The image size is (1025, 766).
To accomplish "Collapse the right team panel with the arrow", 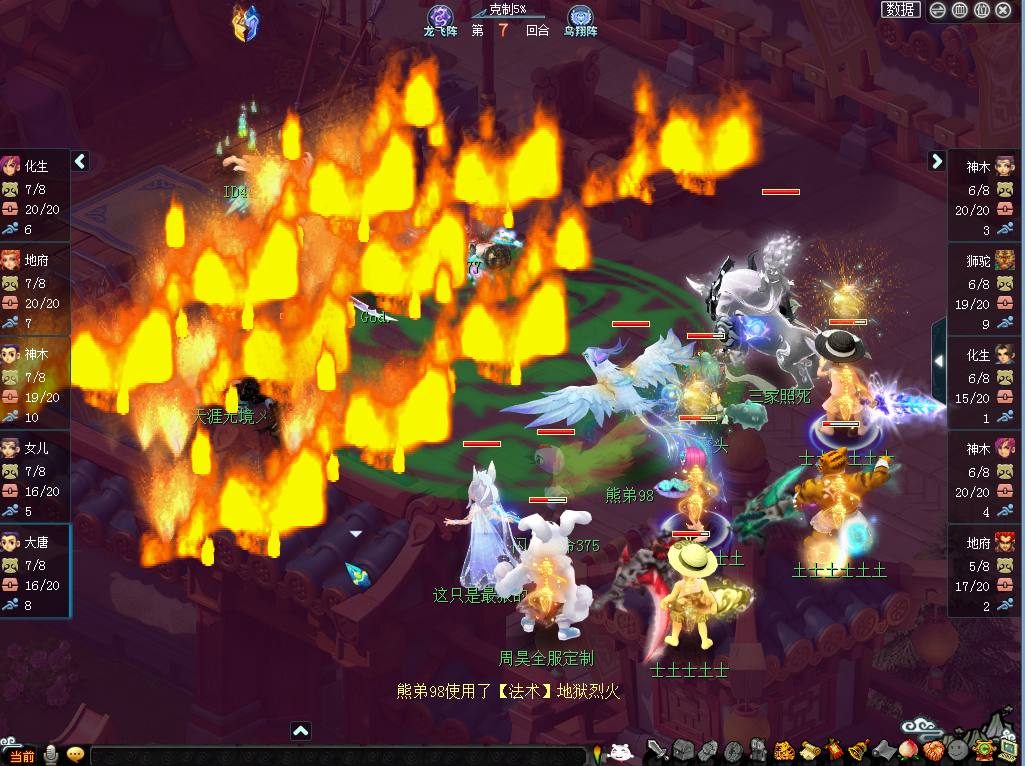I will click(936, 161).
